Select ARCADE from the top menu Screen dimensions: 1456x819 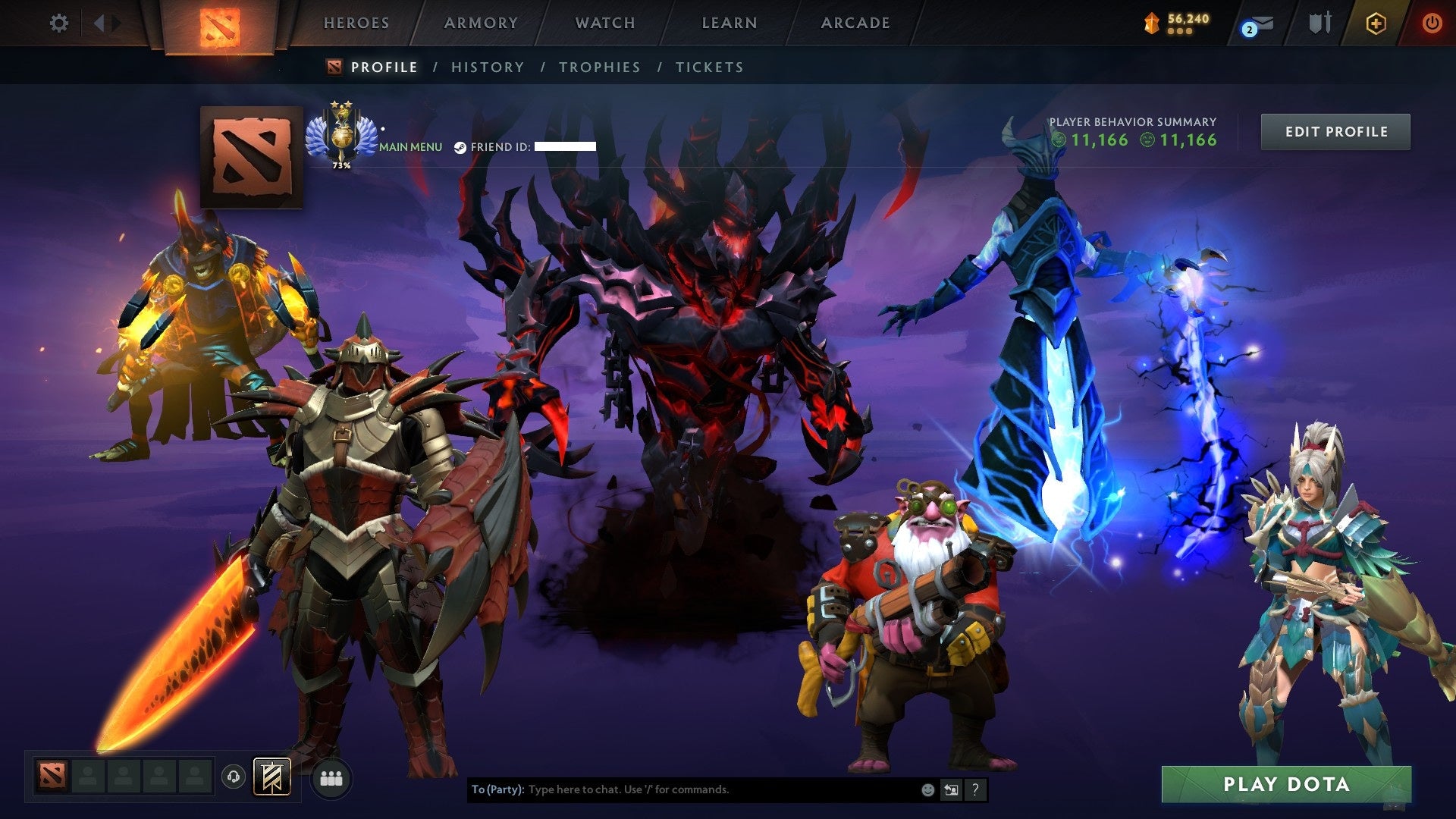click(x=855, y=23)
